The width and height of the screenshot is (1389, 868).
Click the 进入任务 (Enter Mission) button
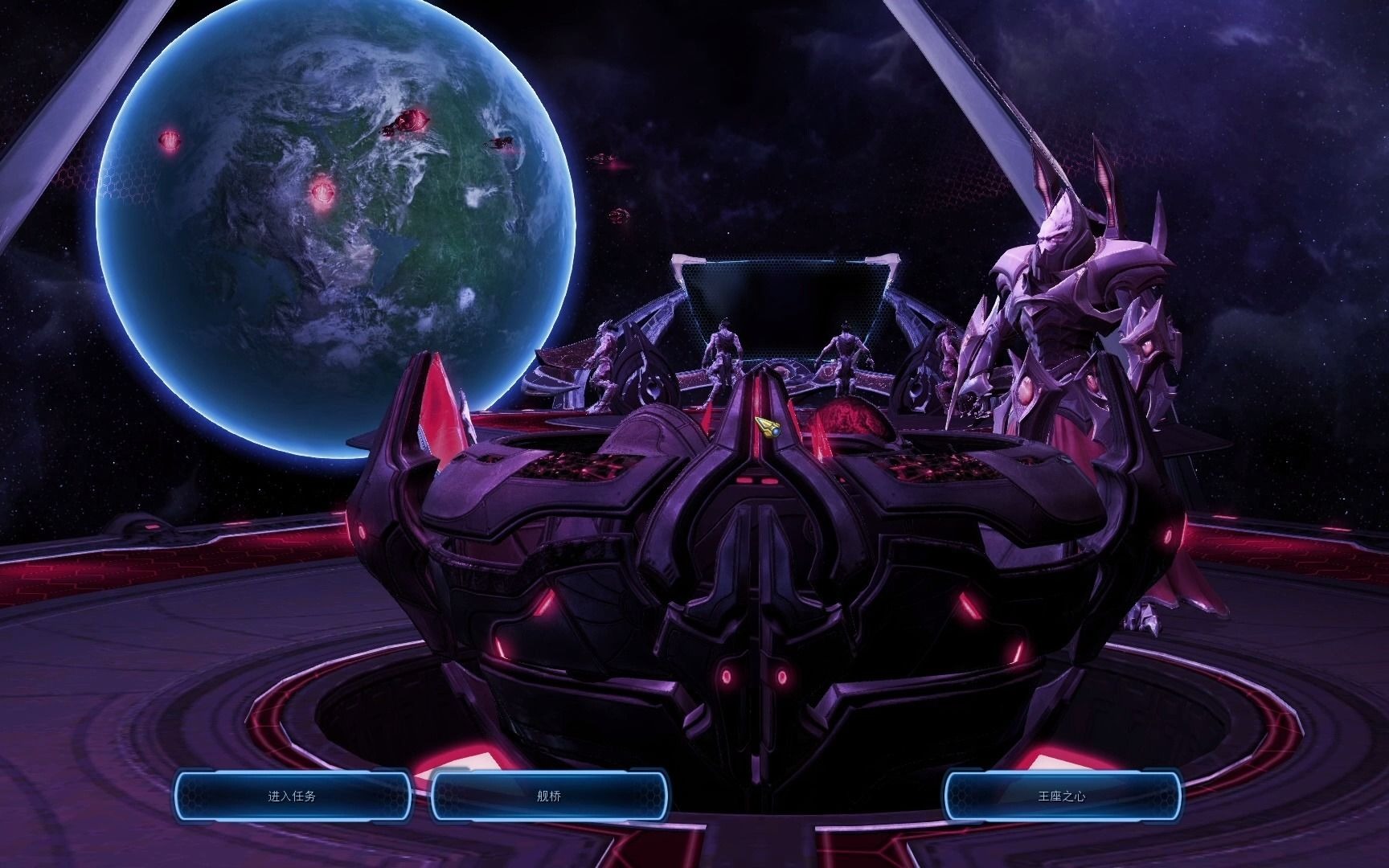(293, 796)
